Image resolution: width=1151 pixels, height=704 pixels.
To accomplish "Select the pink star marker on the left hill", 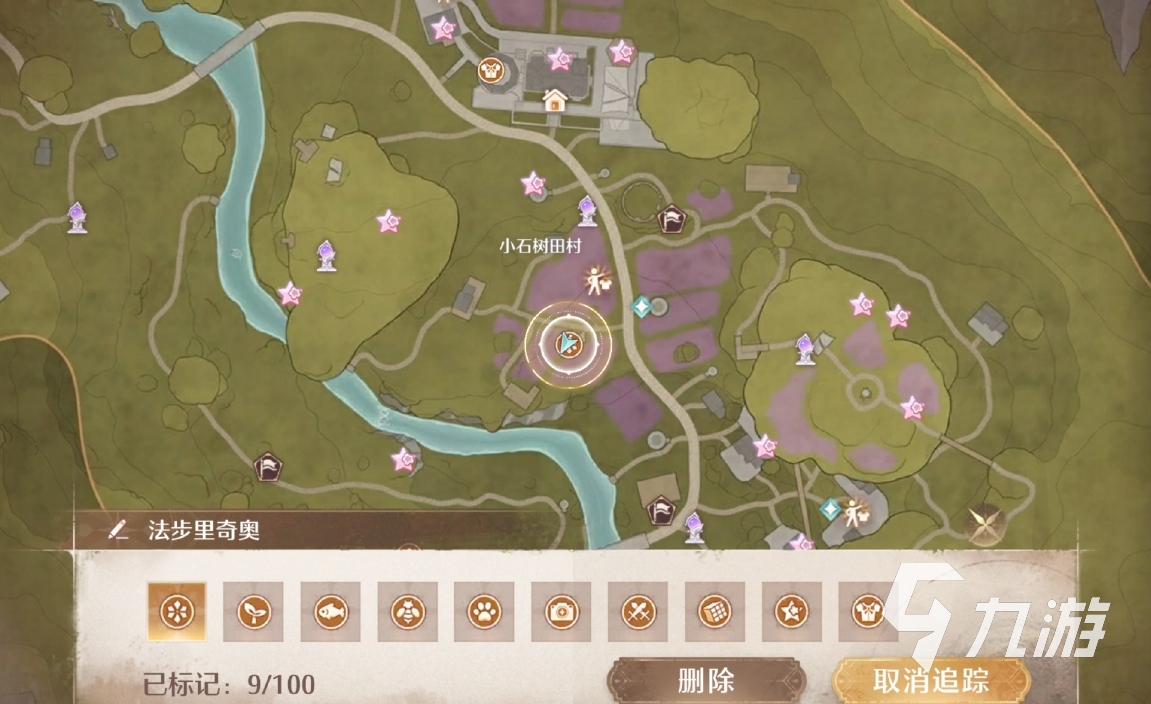I will coord(387,221).
